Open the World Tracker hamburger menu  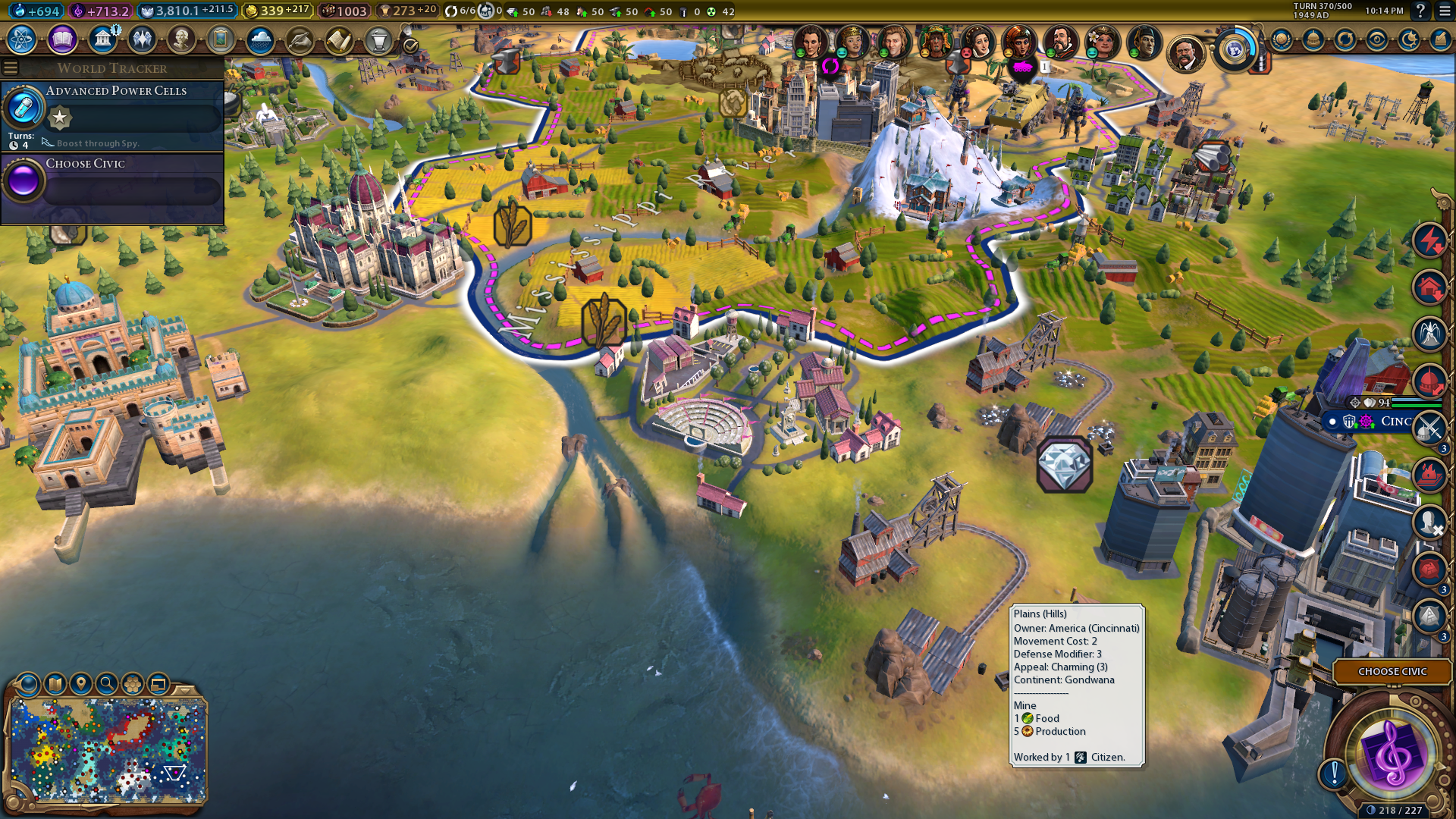[11, 68]
